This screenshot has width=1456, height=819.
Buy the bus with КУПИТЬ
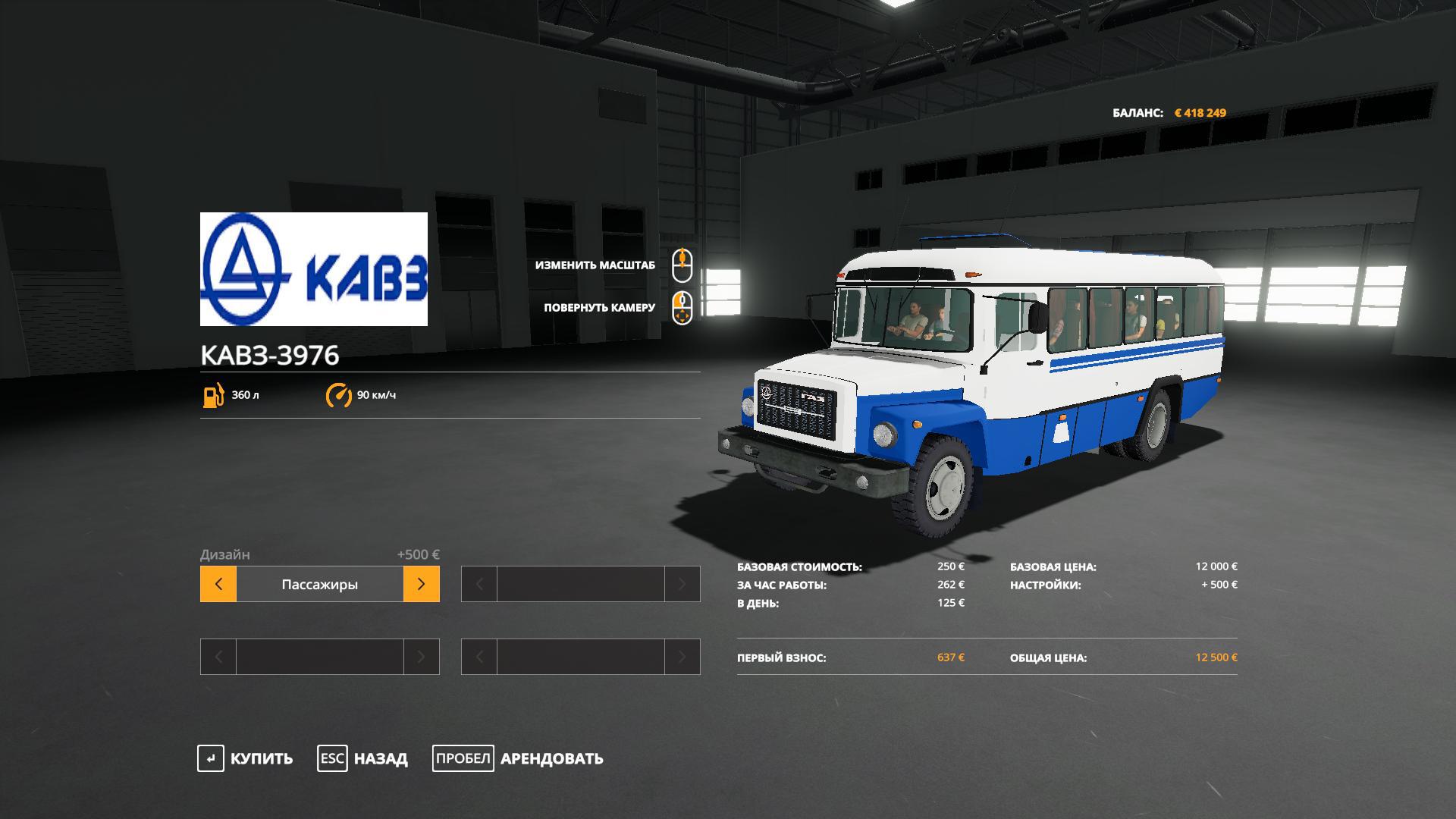coord(246,758)
